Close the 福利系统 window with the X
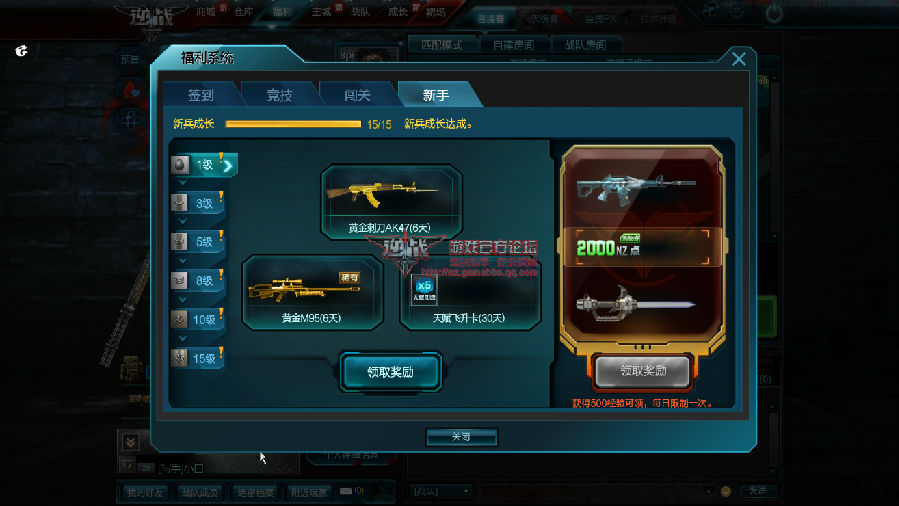Screen dimensions: 899x506 [739, 59]
